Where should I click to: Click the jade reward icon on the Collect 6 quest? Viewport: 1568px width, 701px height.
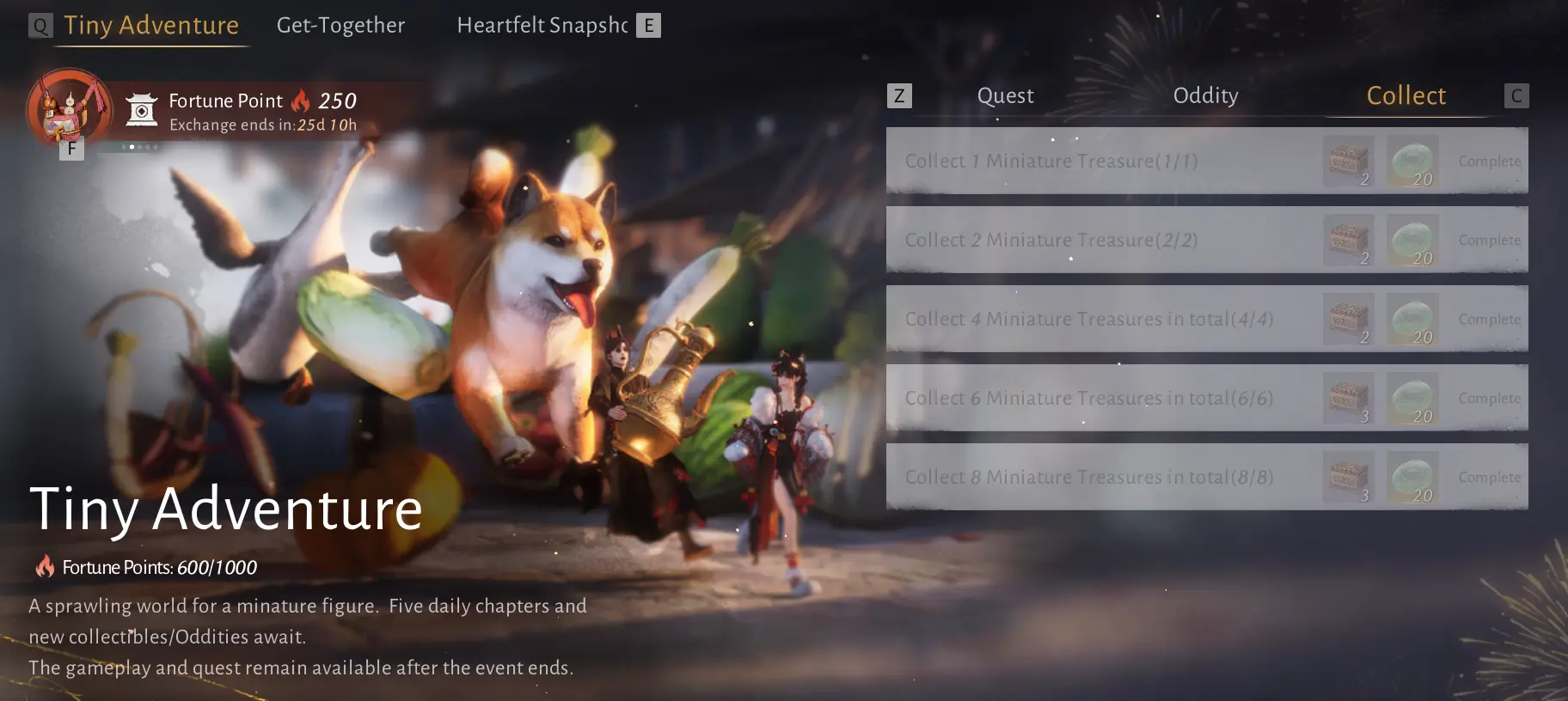point(1412,398)
